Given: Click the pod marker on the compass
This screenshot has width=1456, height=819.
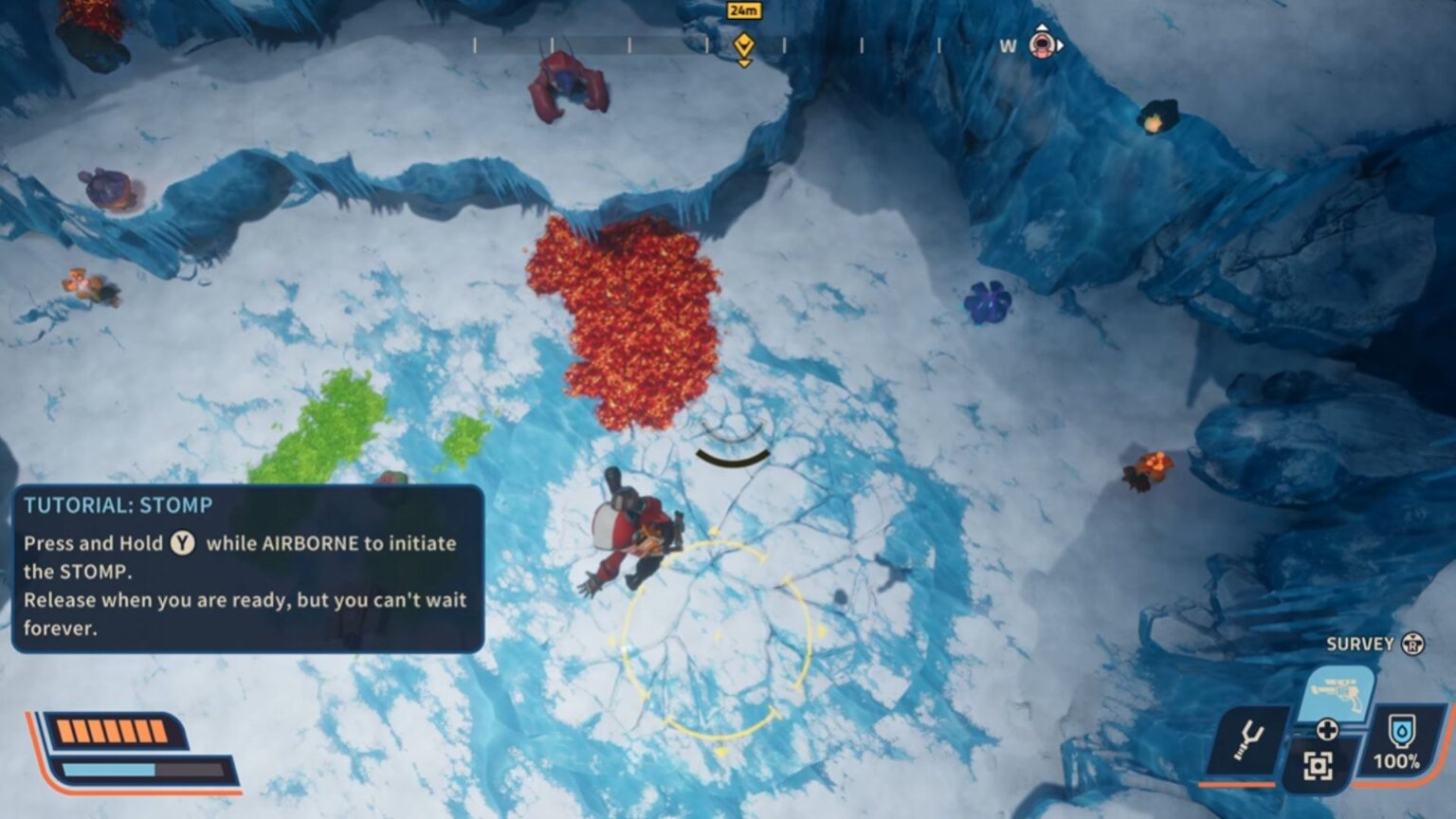Looking at the screenshot, I should 1043,44.
